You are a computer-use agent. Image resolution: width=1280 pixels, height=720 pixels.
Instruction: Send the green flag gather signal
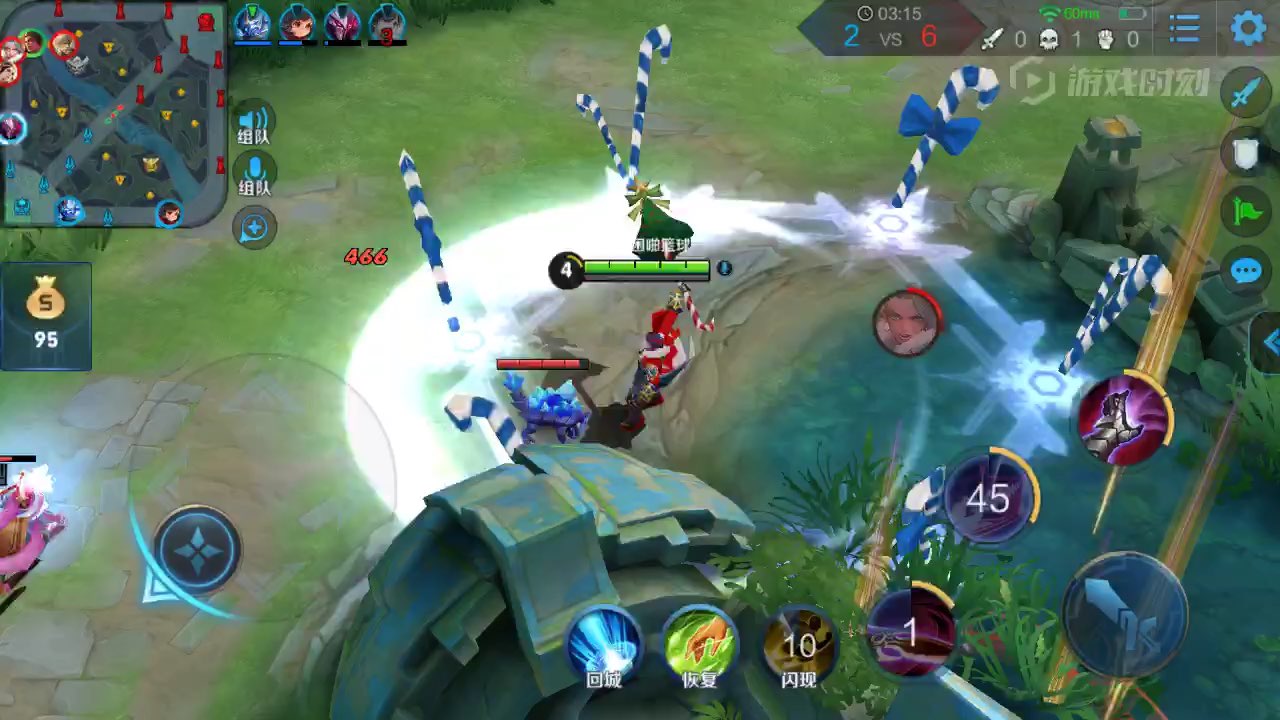1245,212
